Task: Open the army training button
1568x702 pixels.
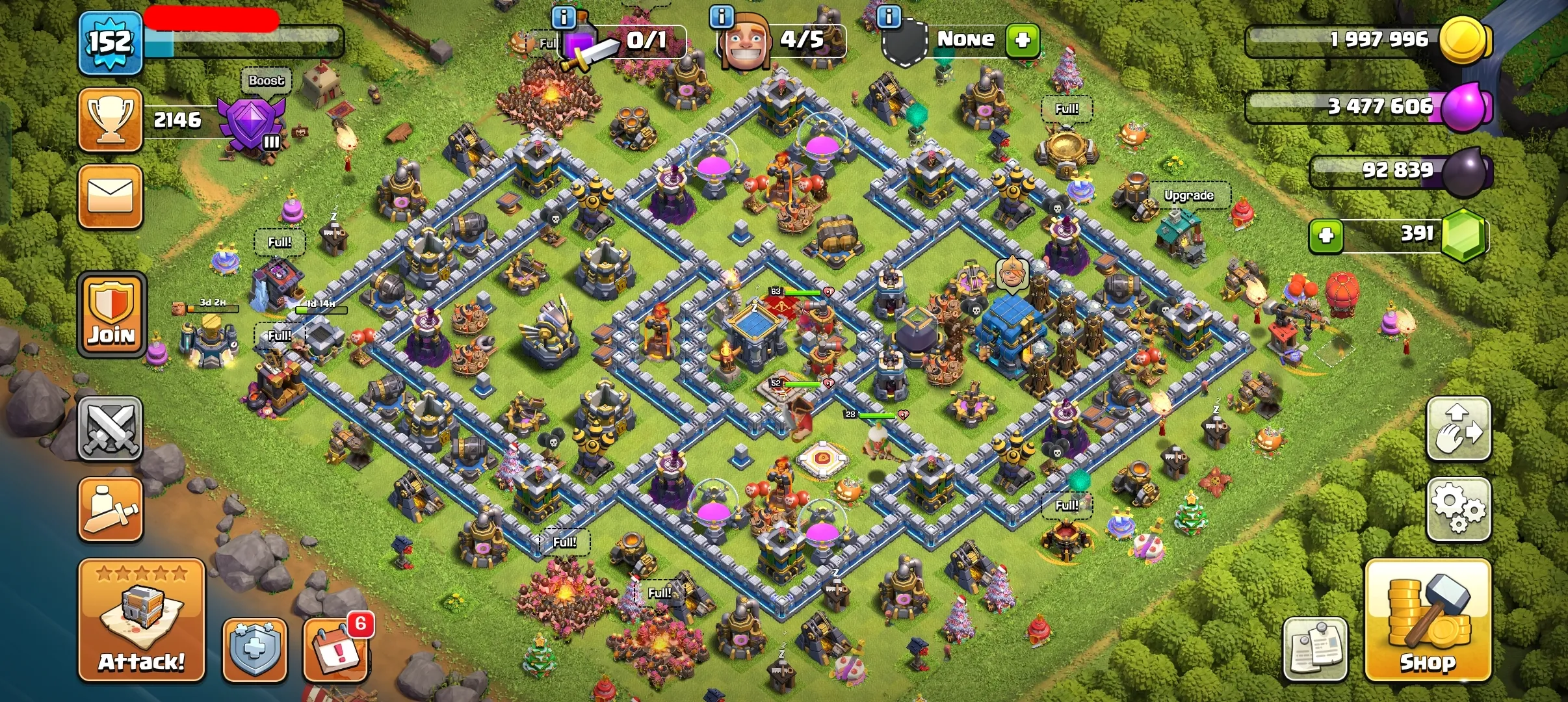Action: tap(111, 509)
